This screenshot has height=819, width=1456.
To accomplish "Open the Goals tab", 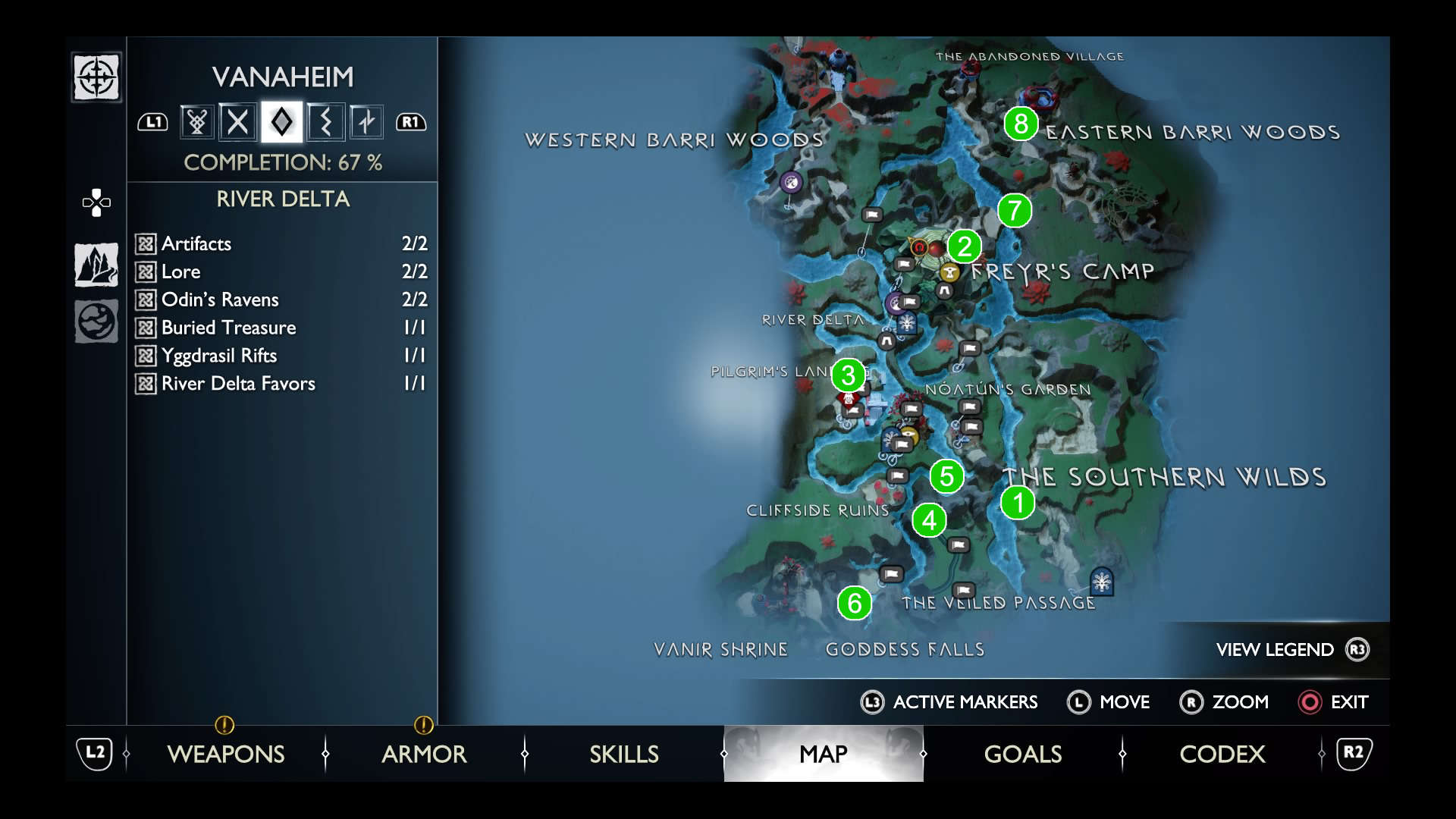I will [1023, 754].
